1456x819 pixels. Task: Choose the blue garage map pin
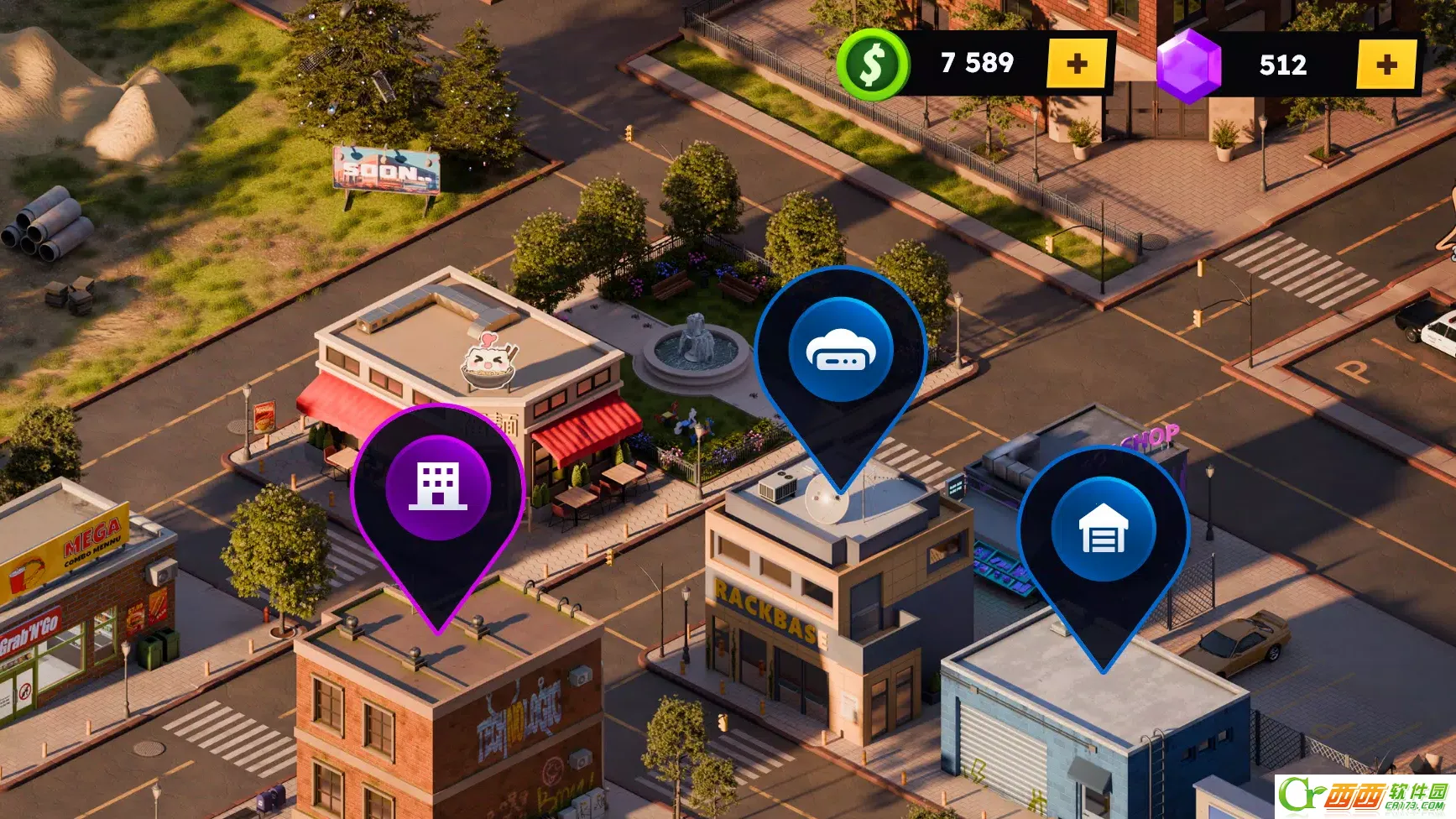[x=1103, y=530]
